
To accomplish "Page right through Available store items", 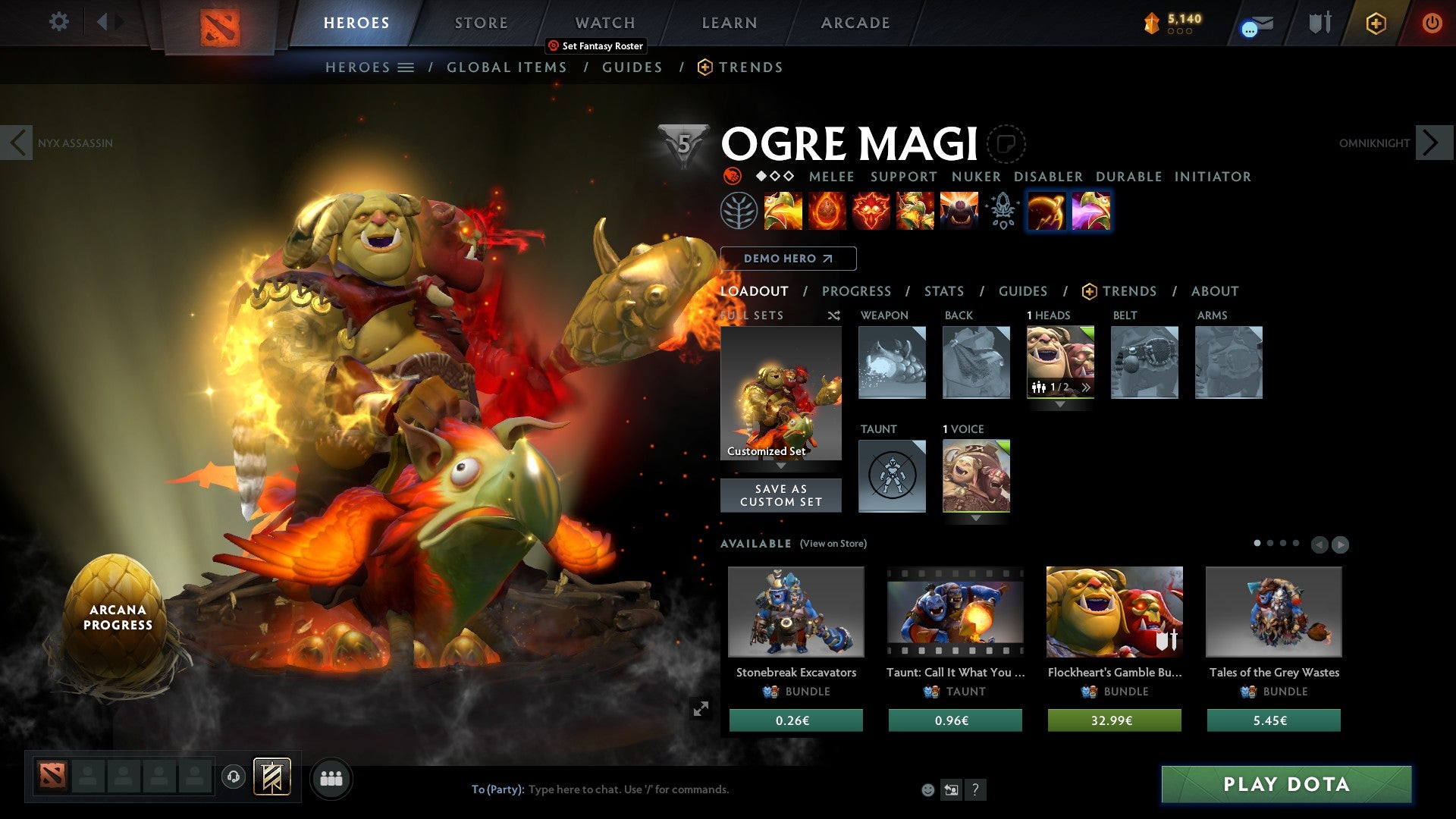I will (x=1342, y=544).
